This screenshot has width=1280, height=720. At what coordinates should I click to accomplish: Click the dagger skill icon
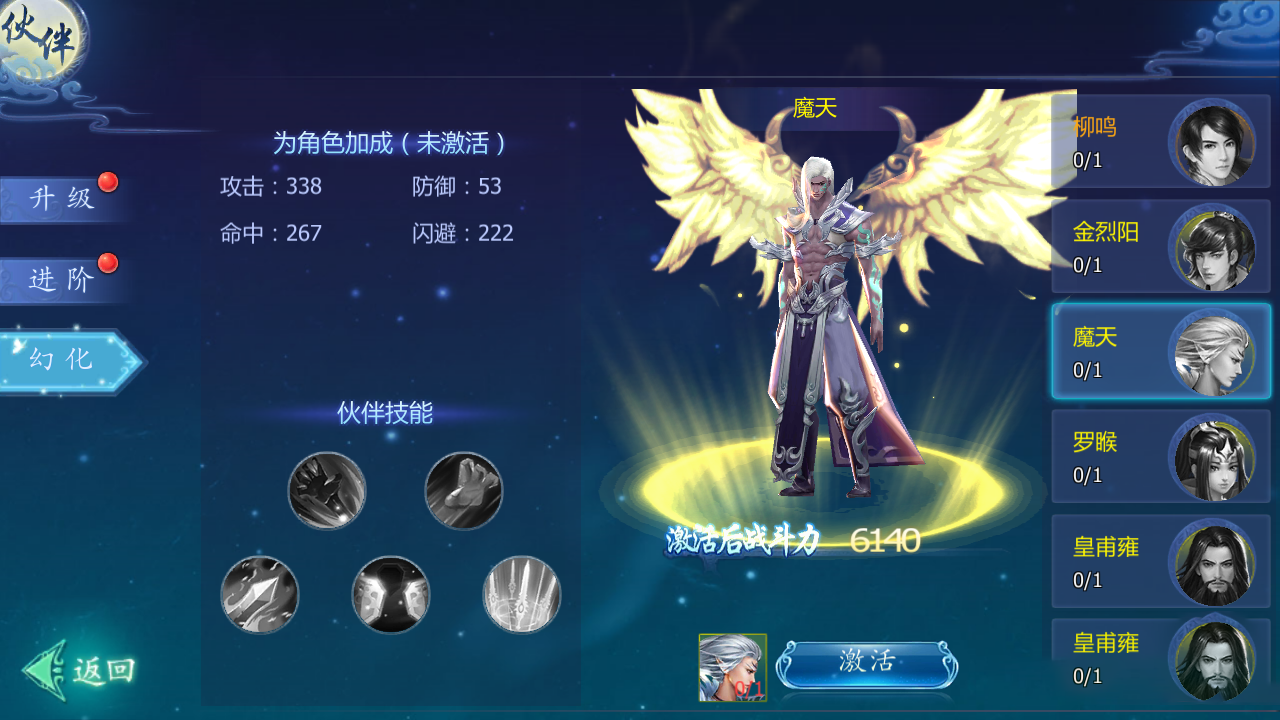click(261, 597)
